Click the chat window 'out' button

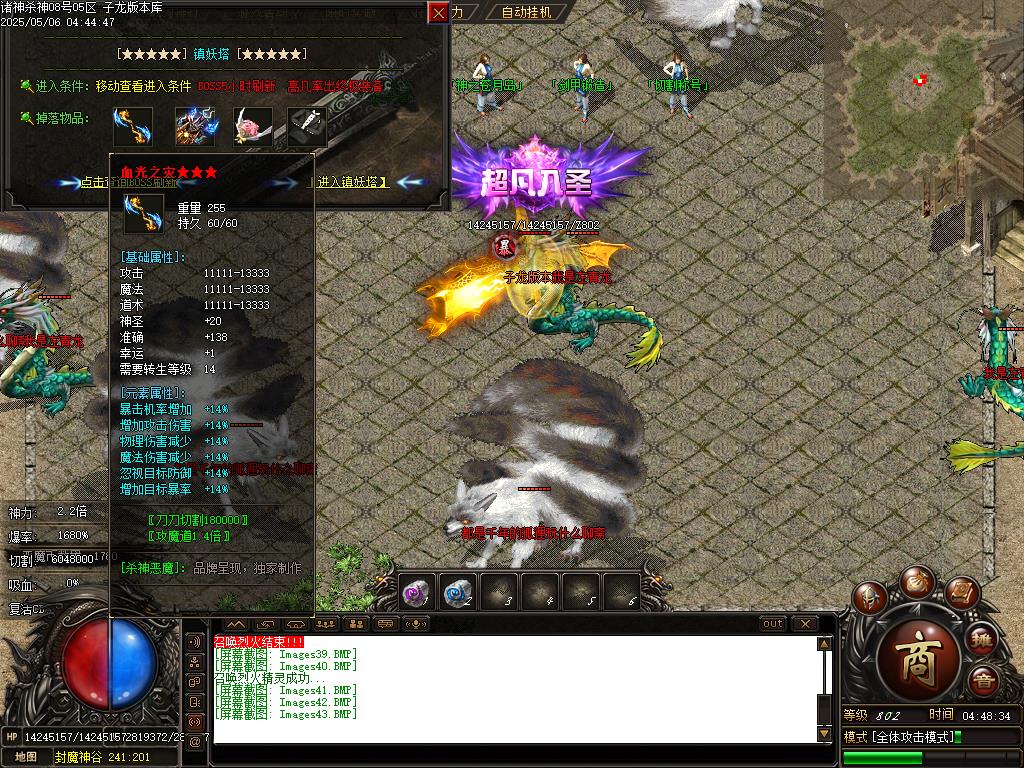[773, 623]
